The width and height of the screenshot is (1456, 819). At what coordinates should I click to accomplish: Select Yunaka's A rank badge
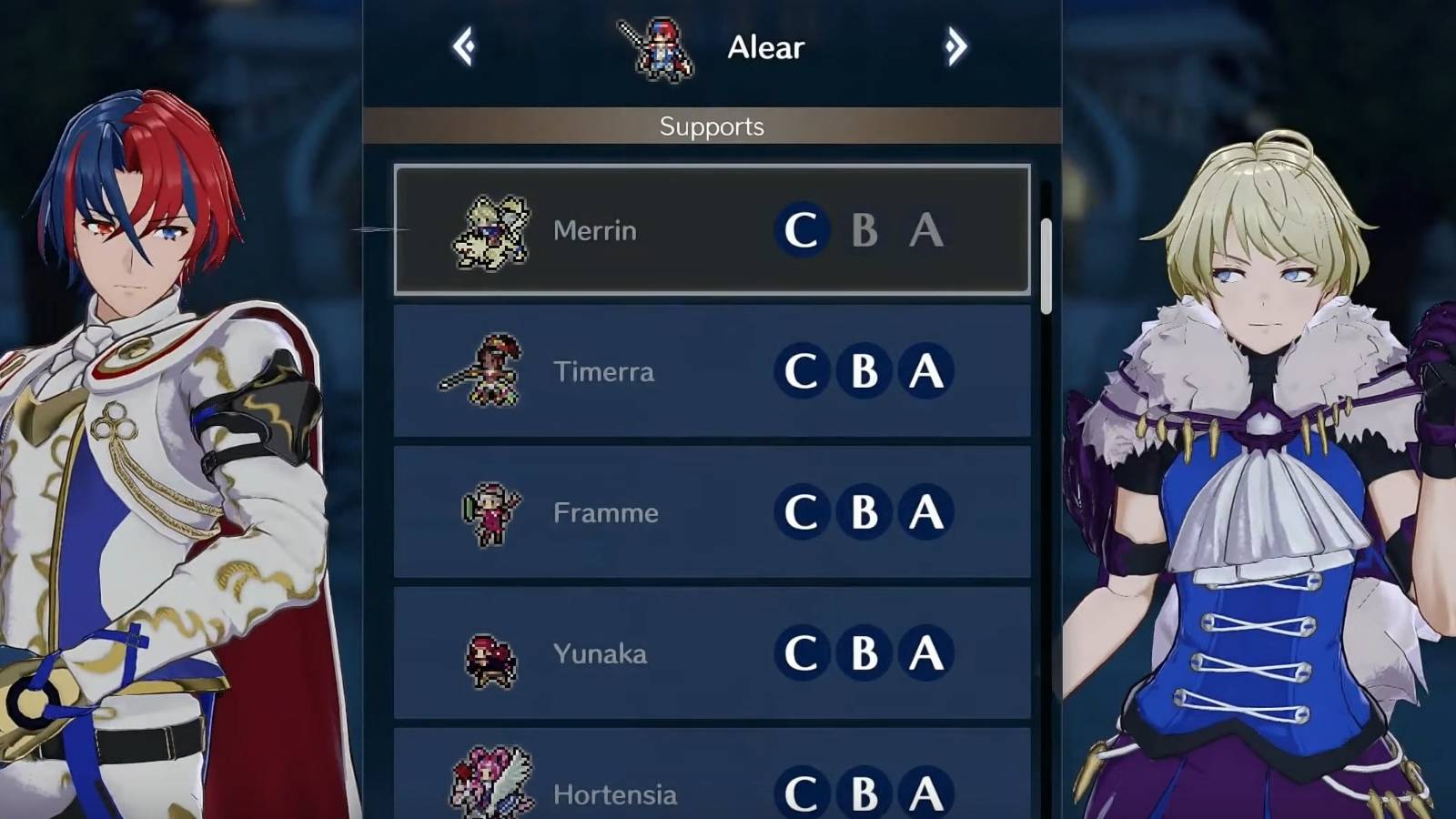point(925,653)
